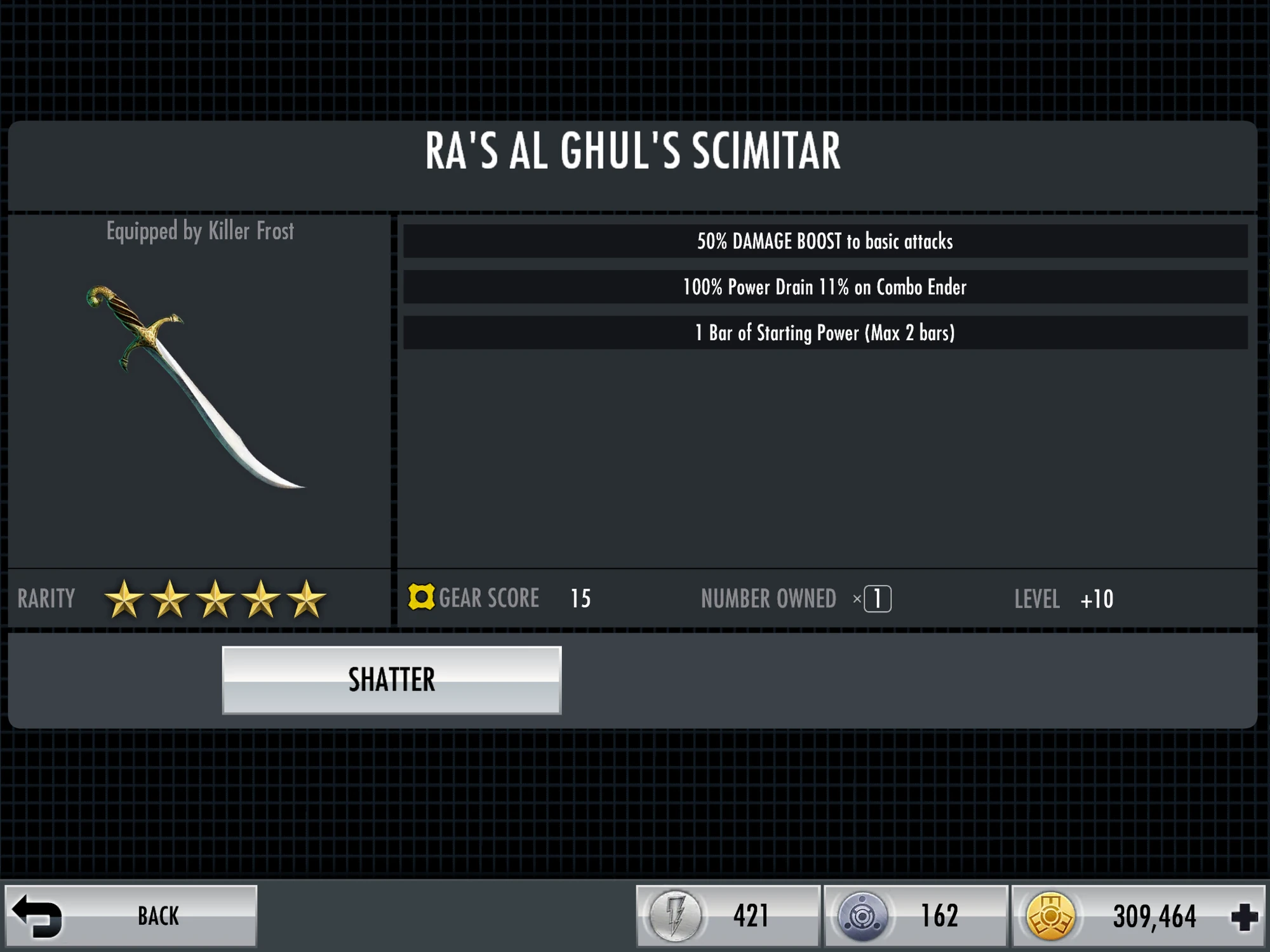Select the Bar of Starting Power row
The height and width of the screenshot is (952, 1270).
point(825,333)
